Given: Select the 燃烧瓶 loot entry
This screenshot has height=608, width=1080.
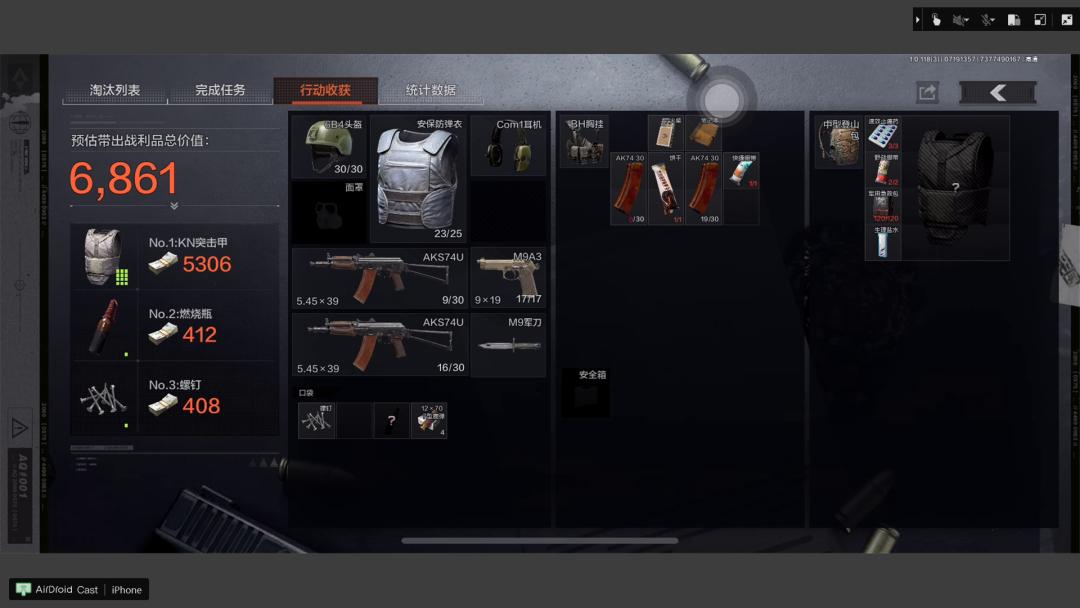Looking at the screenshot, I should pyautogui.click(x=175, y=326).
